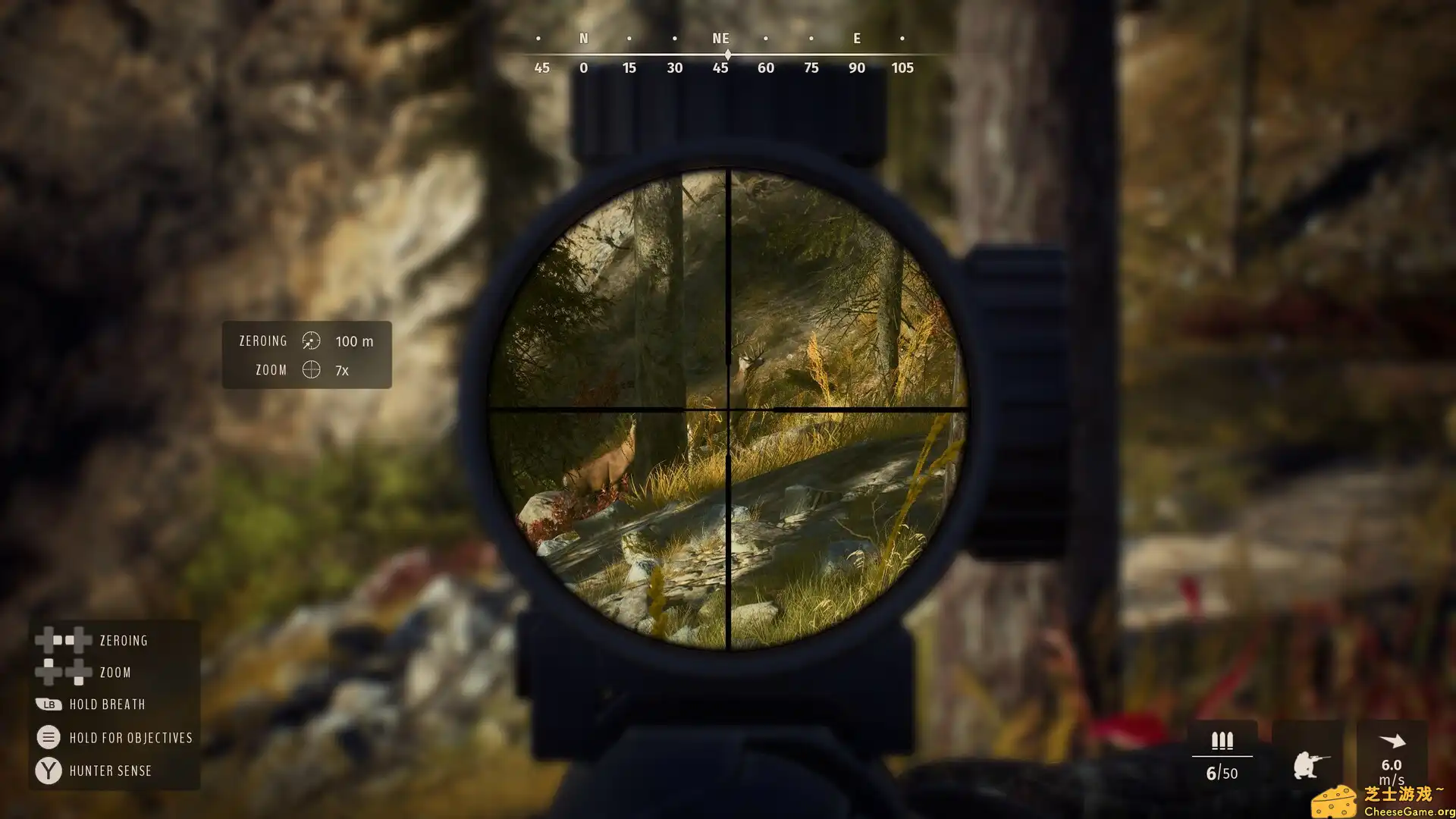Click the Y button Hunter Sense icon

(x=48, y=770)
